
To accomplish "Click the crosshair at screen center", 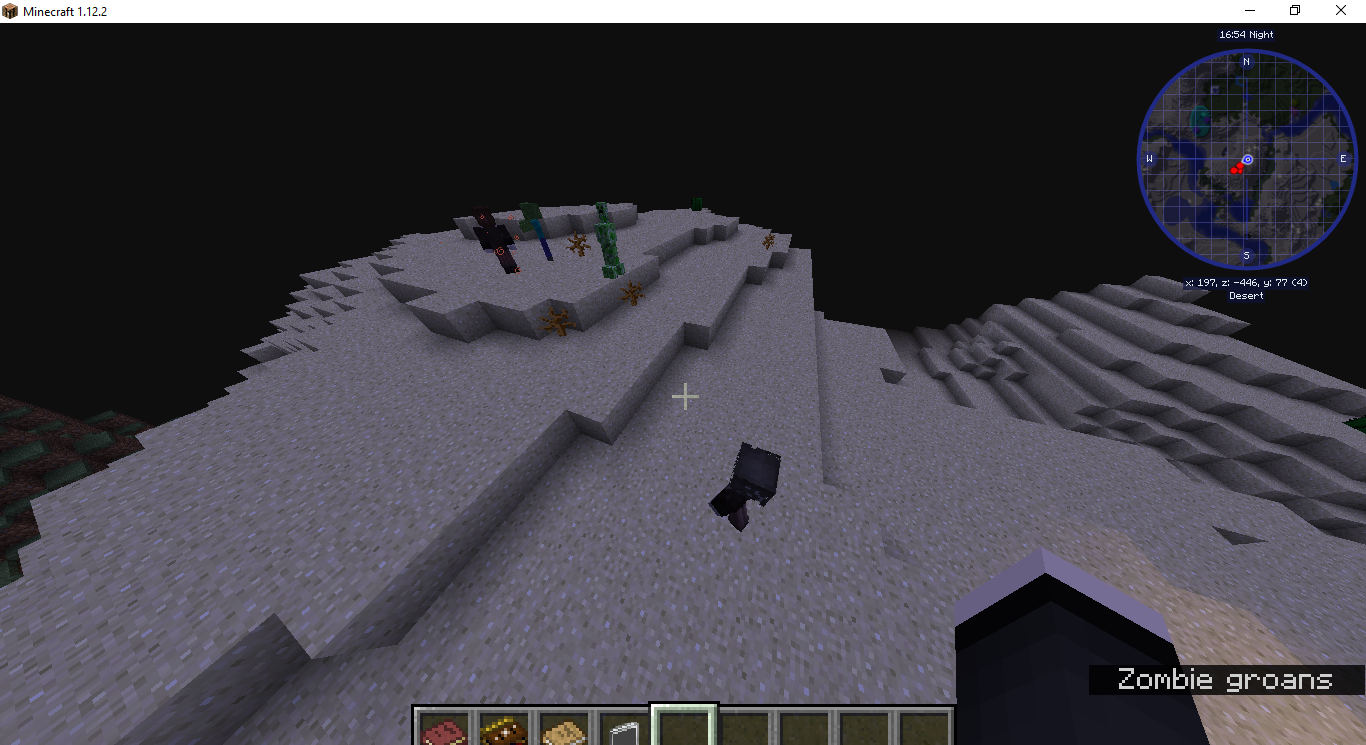I will [x=686, y=397].
